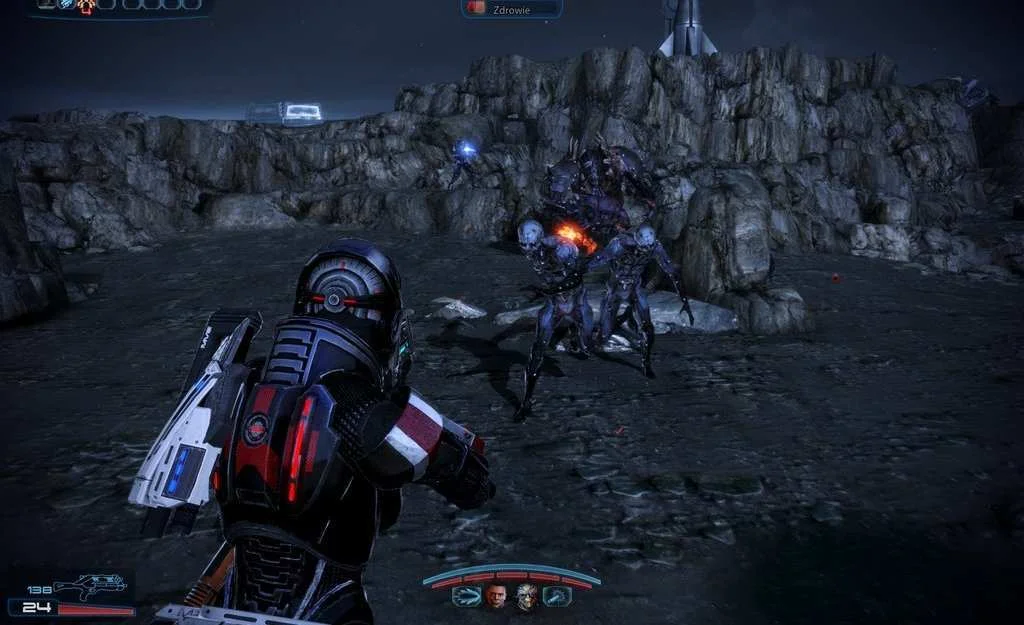This screenshot has width=1024, height=625.
Task: Select the orange flame power slot
Action: coord(87,5)
